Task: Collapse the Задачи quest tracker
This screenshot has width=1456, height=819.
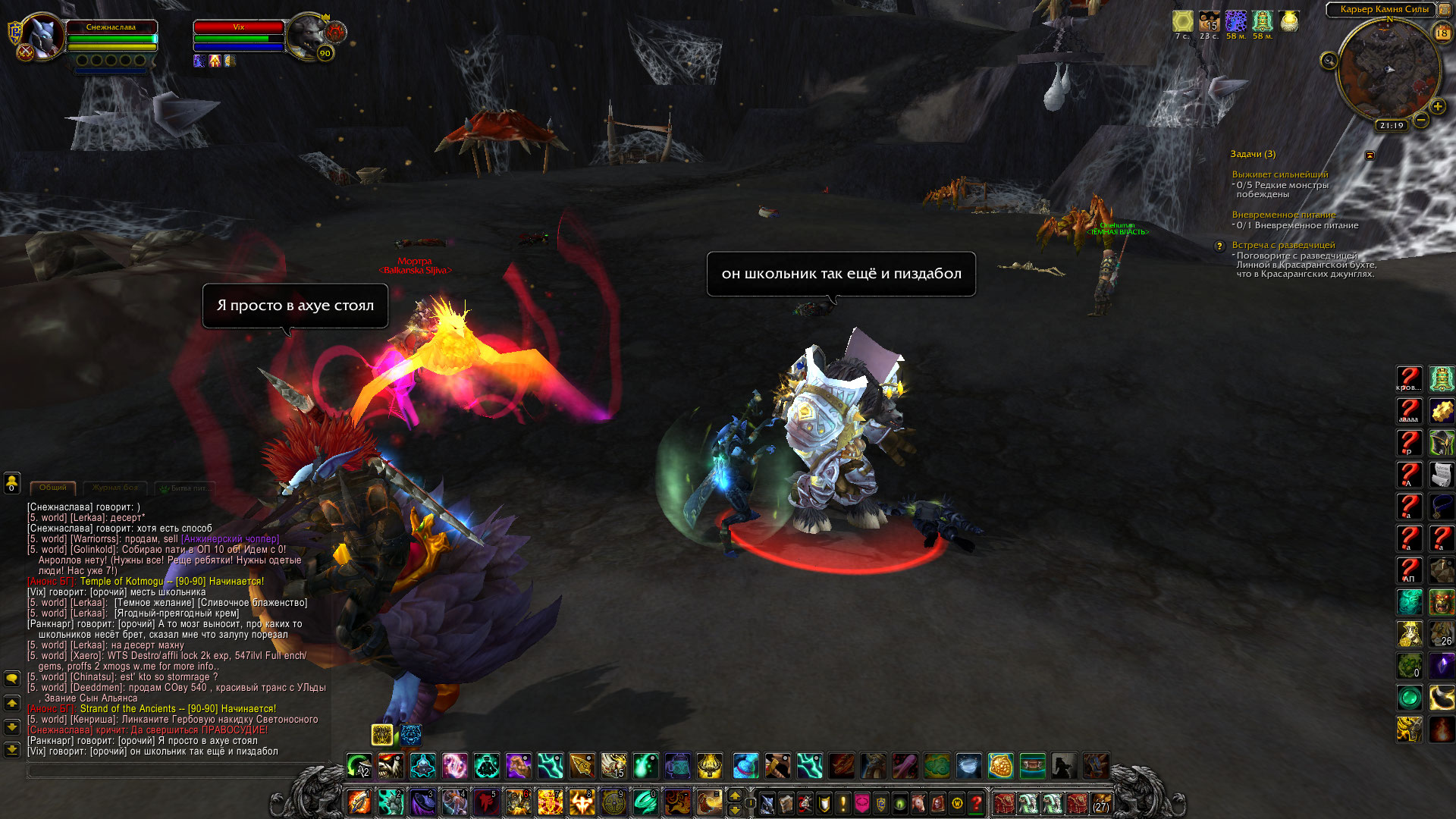Action: coord(1370,155)
